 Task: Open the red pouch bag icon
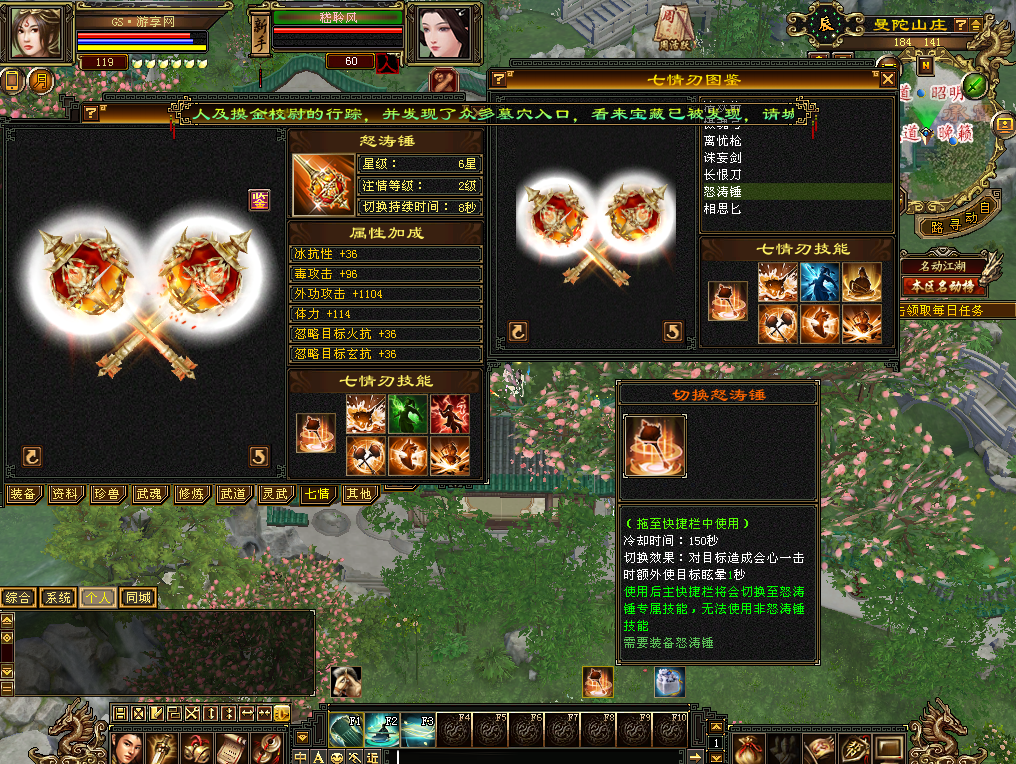tap(750, 748)
